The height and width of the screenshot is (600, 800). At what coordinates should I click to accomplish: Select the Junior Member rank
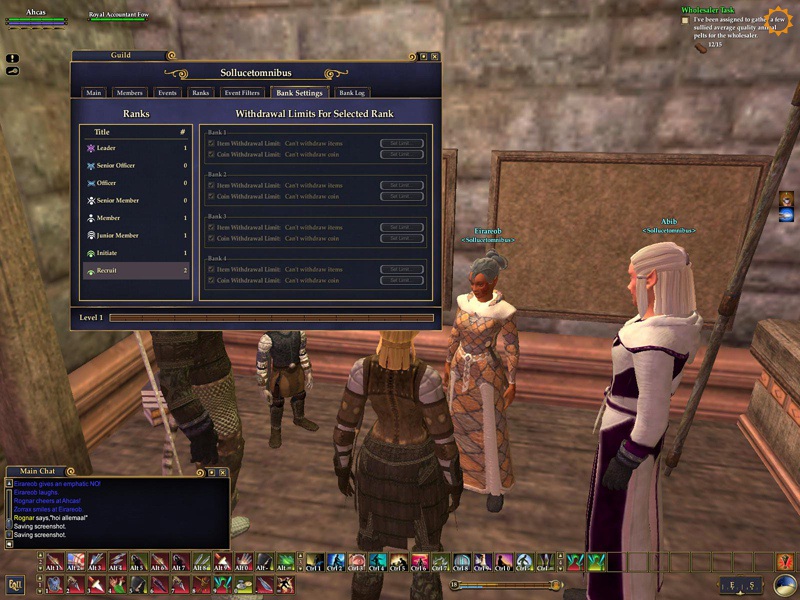135,235
